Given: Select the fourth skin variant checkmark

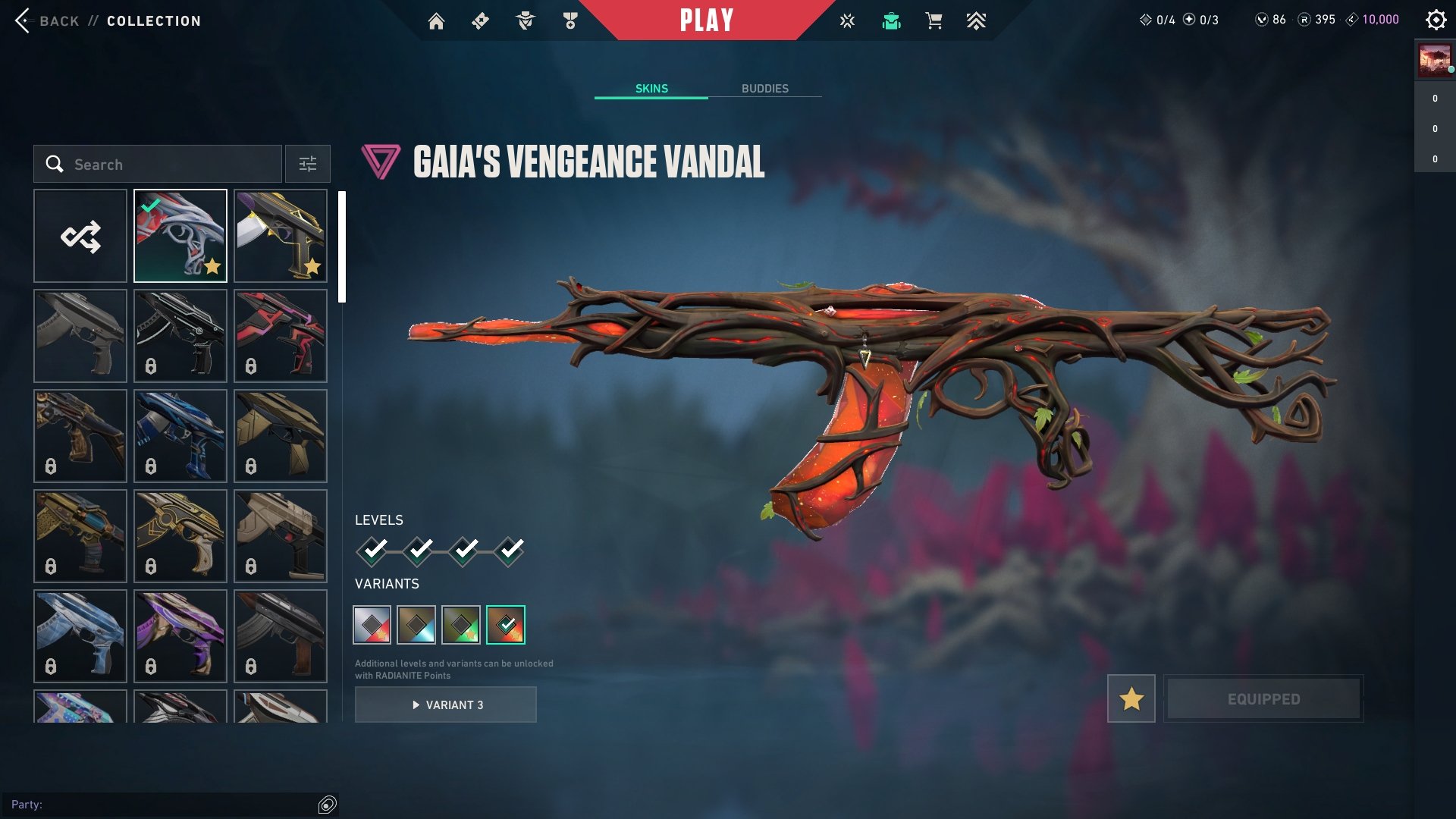Looking at the screenshot, I should tap(505, 624).
